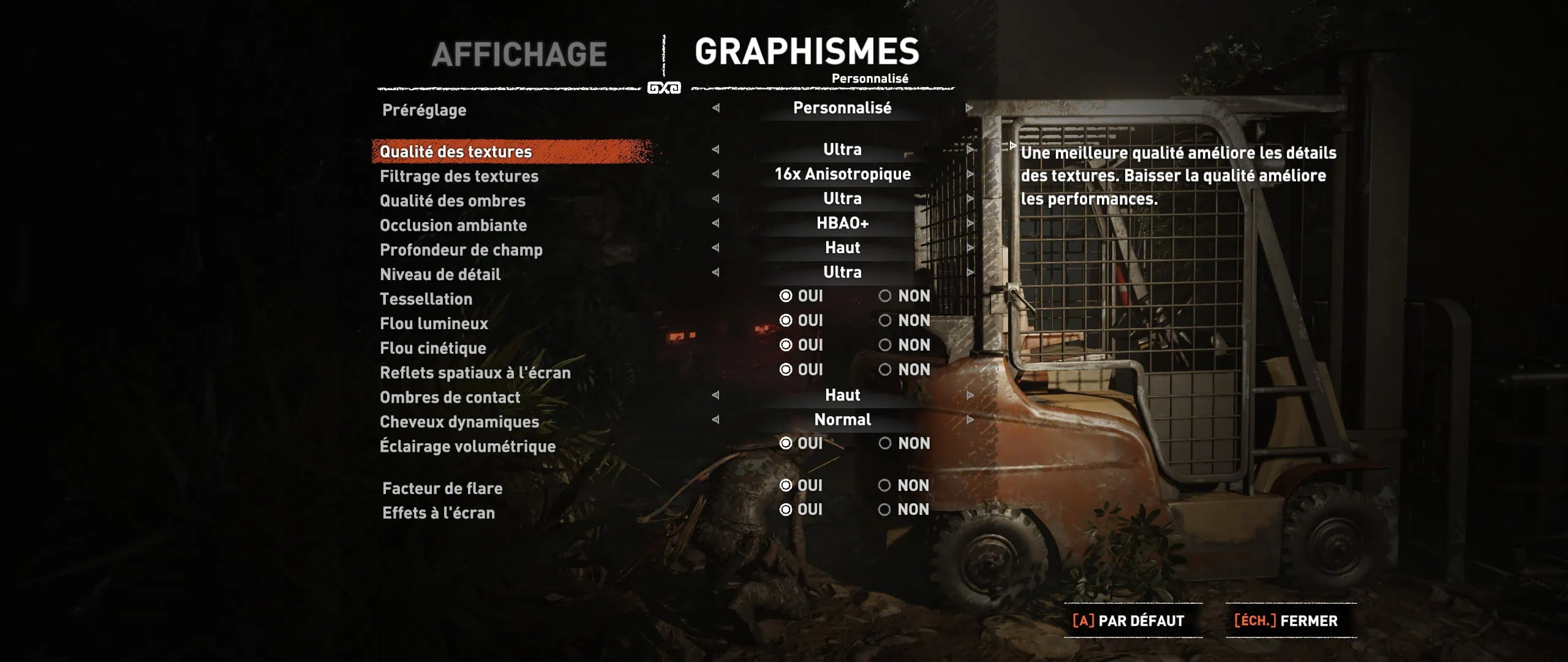Choose NON for Effets à l'écran
Image resolution: width=1568 pixels, height=662 pixels.
pyautogui.click(x=884, y=509)
